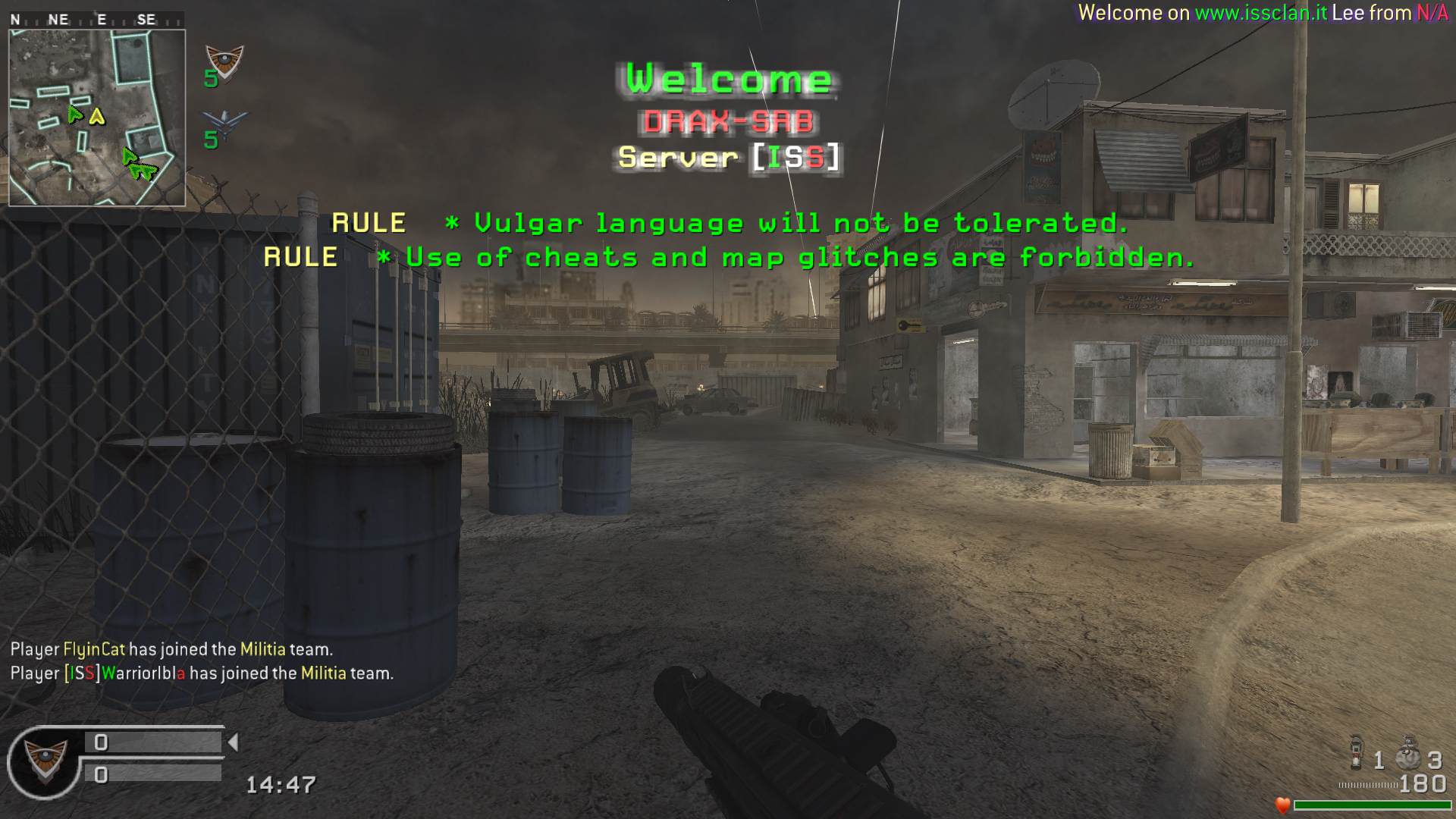
Task: Click the yellow player arrow on the minimap
Action: [96, 117]
